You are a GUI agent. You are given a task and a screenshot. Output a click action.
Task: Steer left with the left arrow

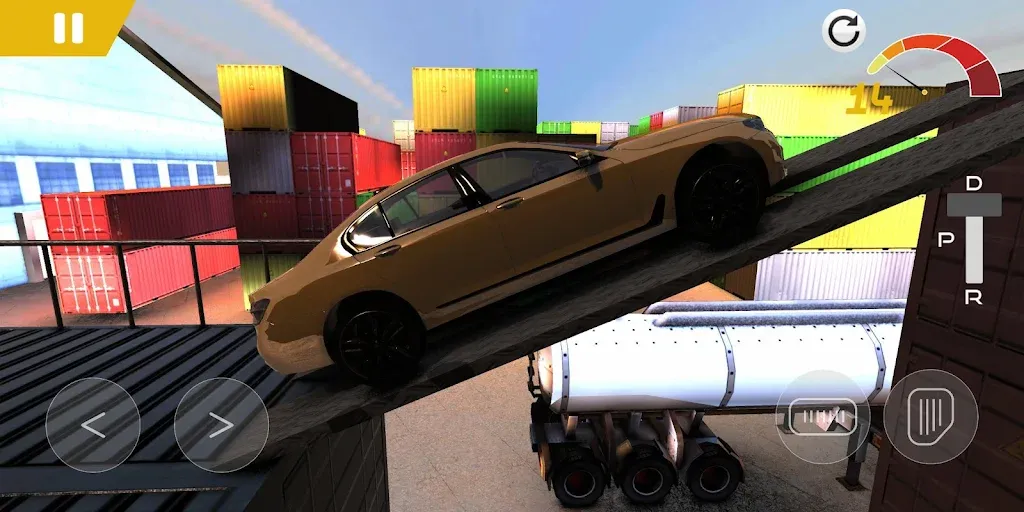(x=93, y=425)
